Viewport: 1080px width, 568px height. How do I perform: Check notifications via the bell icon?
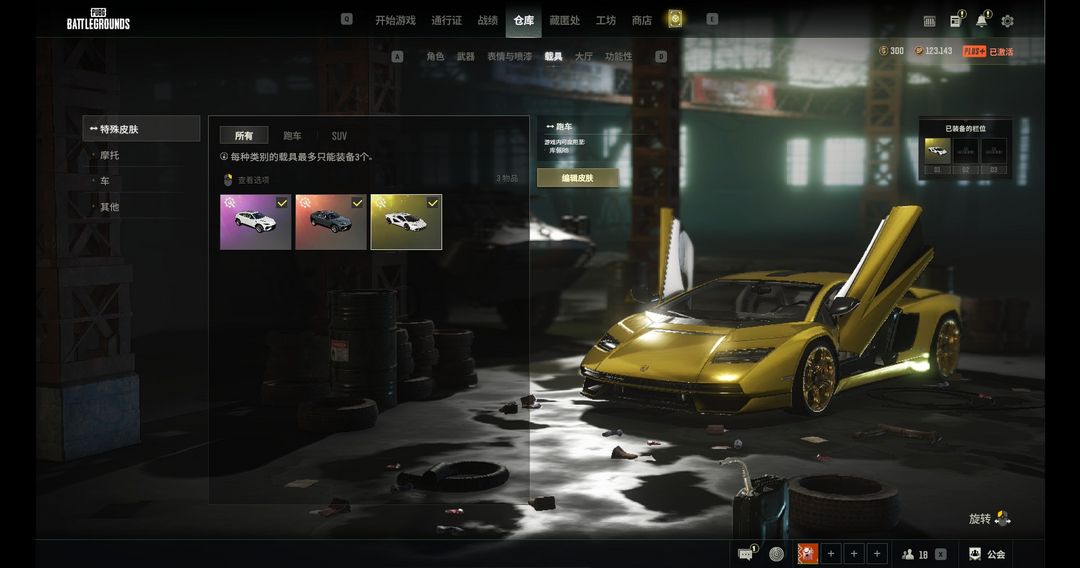click(981, 21)
